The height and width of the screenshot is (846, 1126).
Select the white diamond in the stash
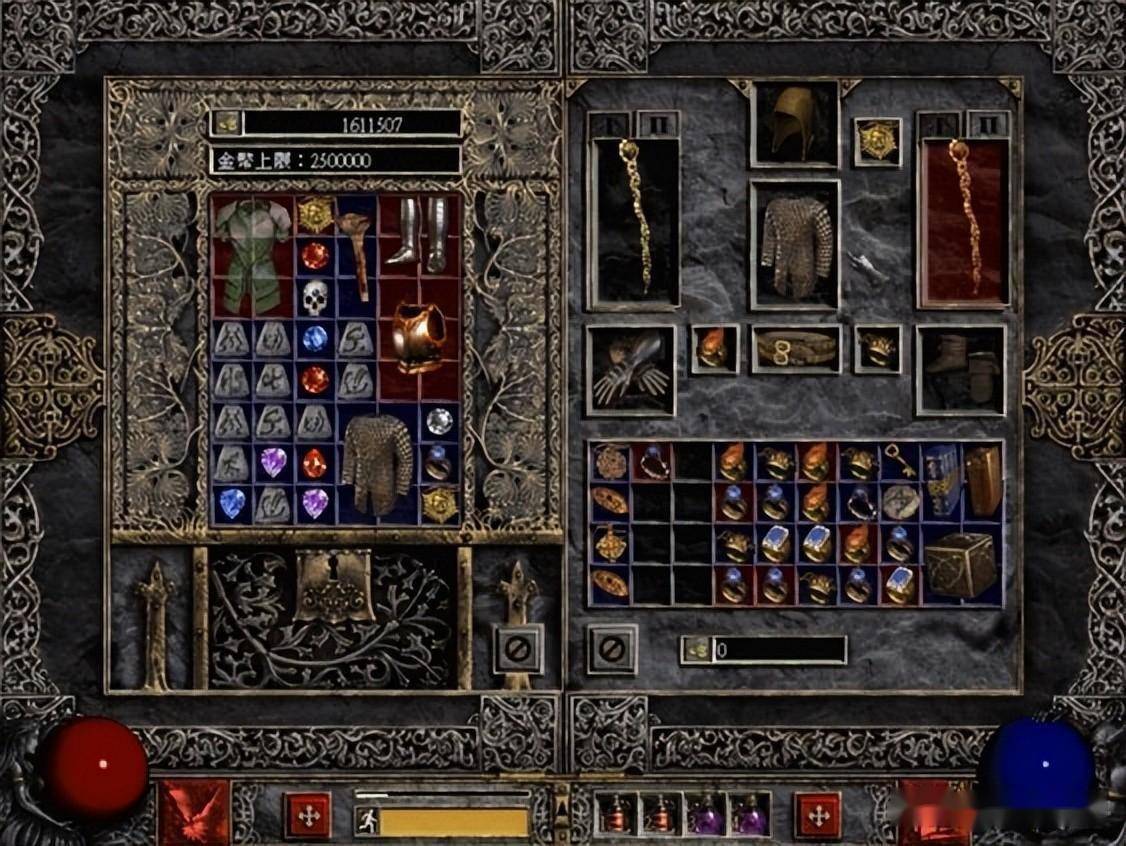pyautogui.click(x=439, y=421)
